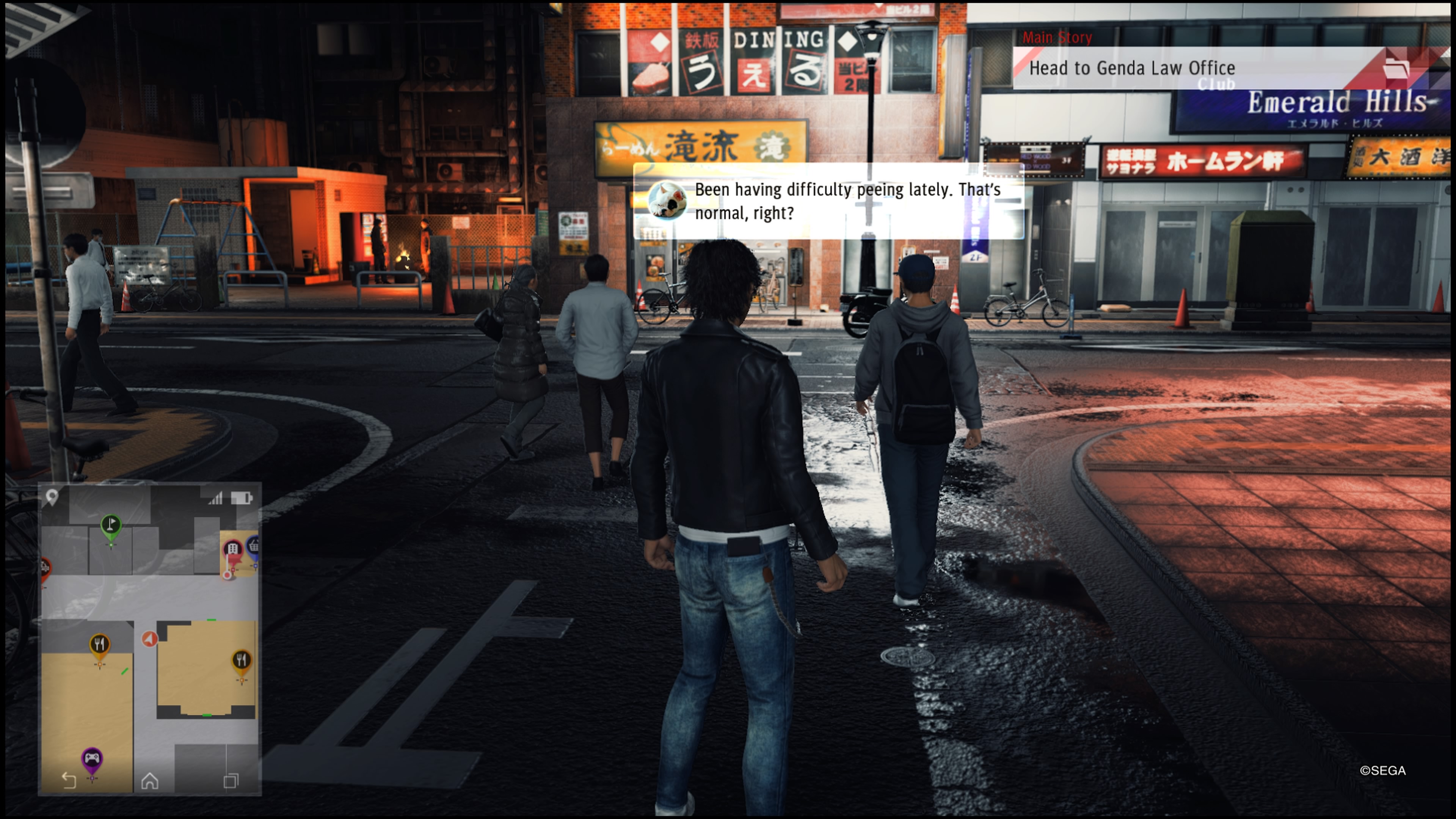Click the pink building marker on the minimap
Image resolution: width=1456 pixels, height=819 pixels.
click(x=232, y=549)
